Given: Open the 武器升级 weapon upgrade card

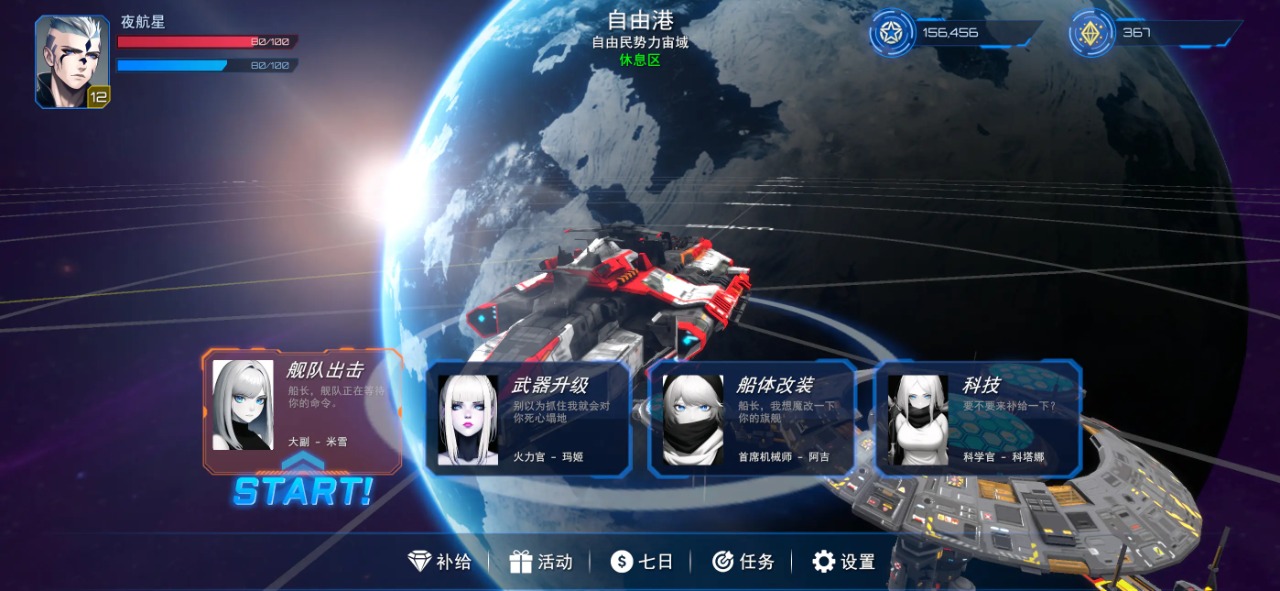Looking at the screenshot, I should click(528, 417).
